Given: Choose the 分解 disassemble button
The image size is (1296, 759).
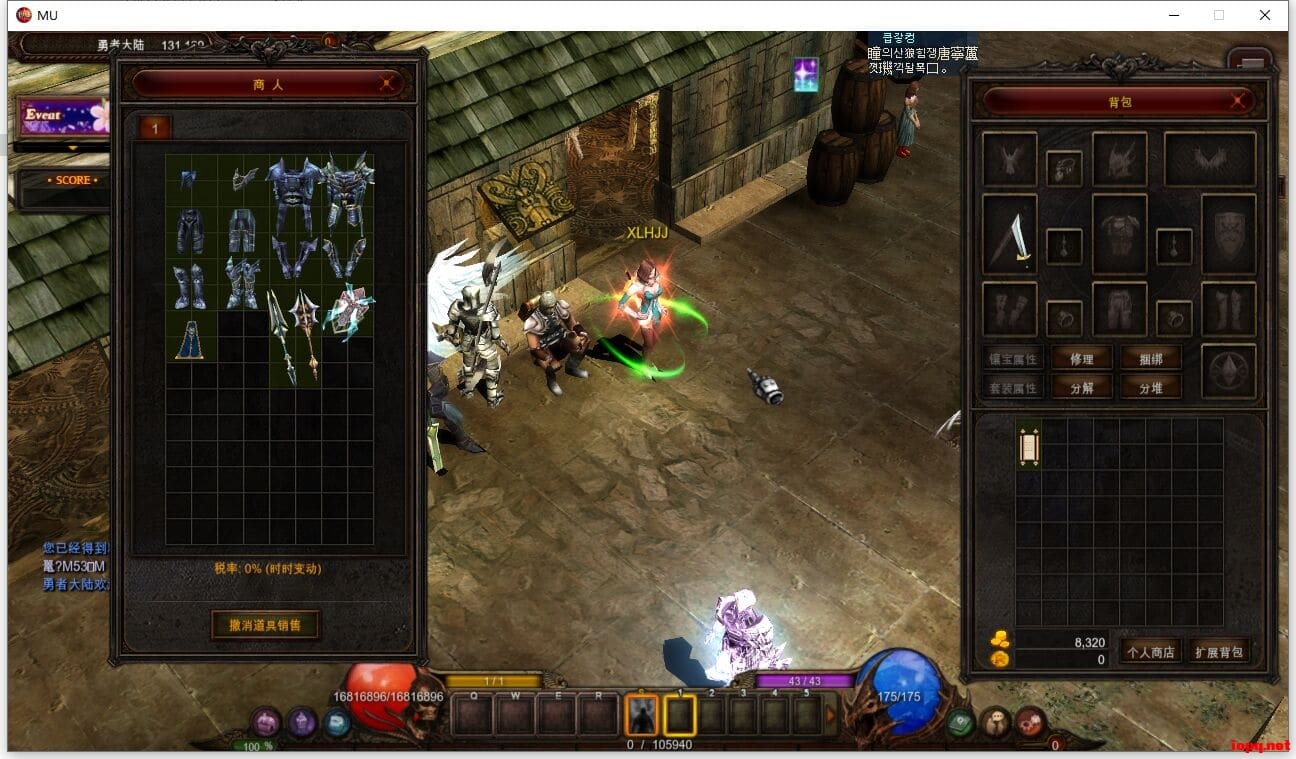Looking at the screenshot, I should (x=1081, y=388).
